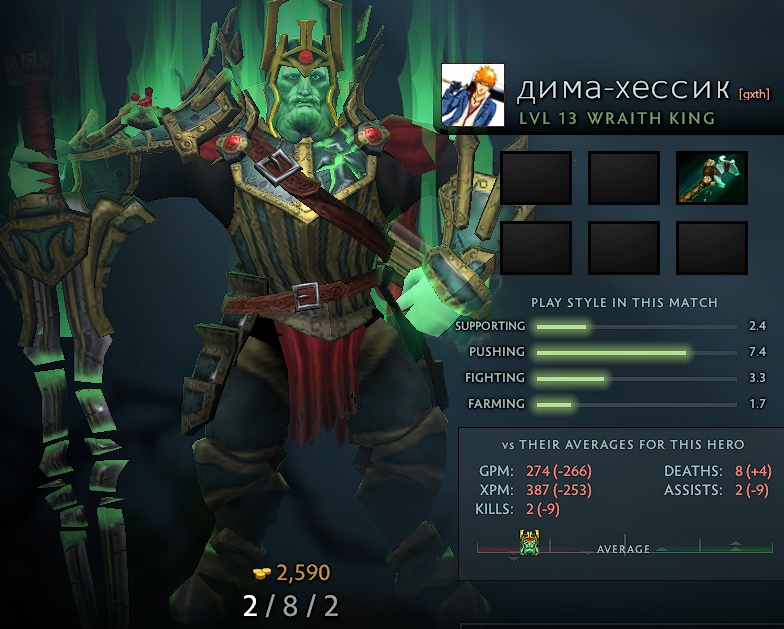Select the player name дима-хессик

[622, 90]
